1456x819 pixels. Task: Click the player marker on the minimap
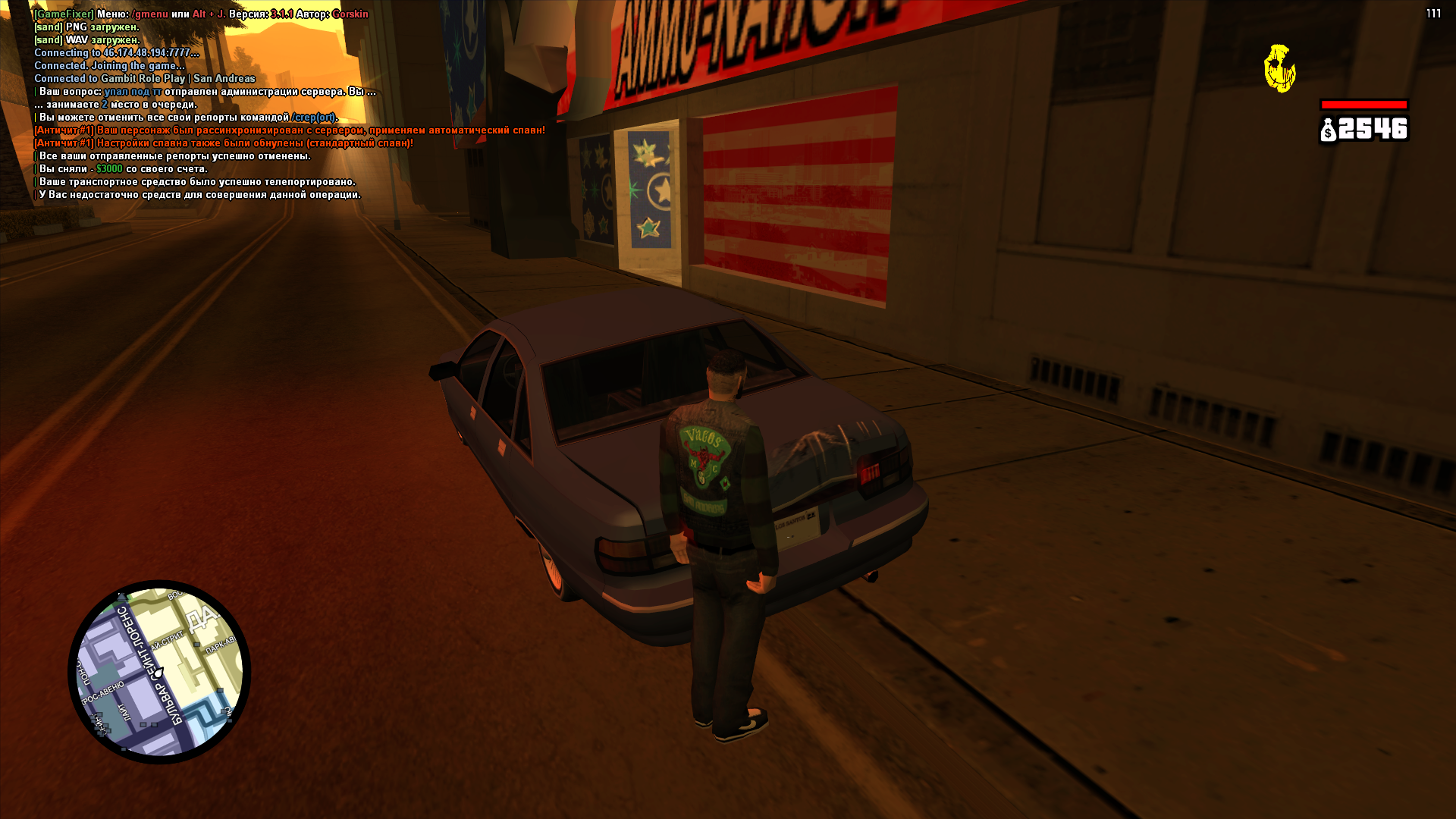(x=158, y=672)
